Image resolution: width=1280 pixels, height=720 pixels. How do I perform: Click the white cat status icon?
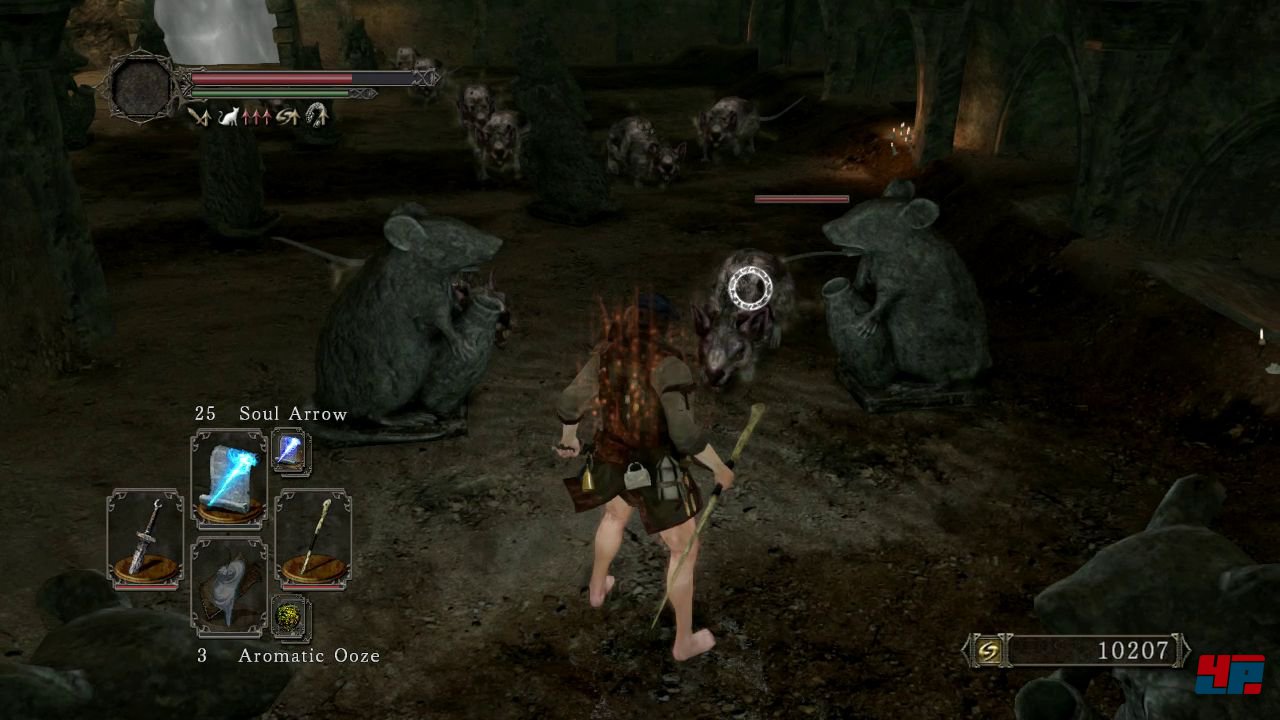tap(229, 116)
